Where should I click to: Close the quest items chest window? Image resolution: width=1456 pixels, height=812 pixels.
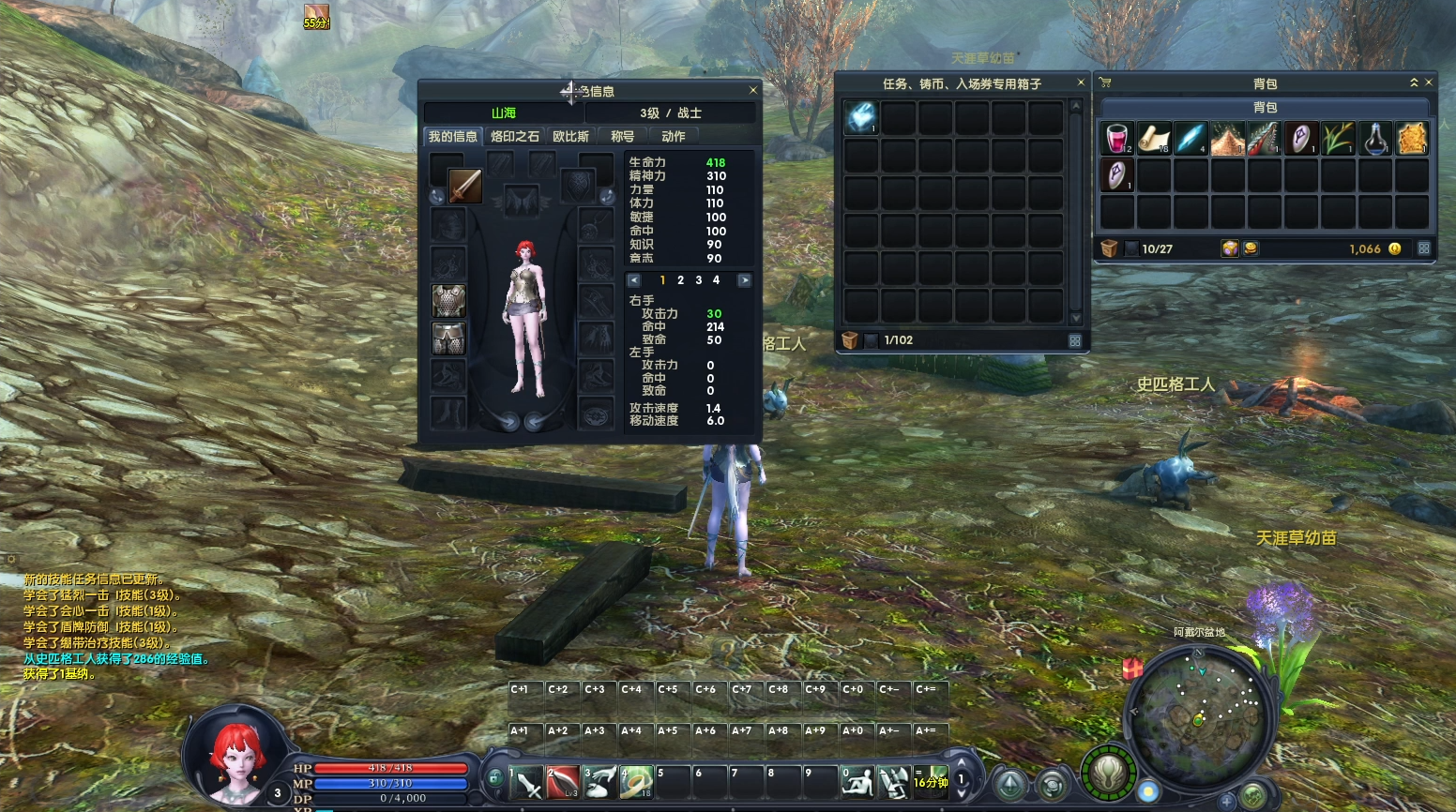[x=1081, y=83]
